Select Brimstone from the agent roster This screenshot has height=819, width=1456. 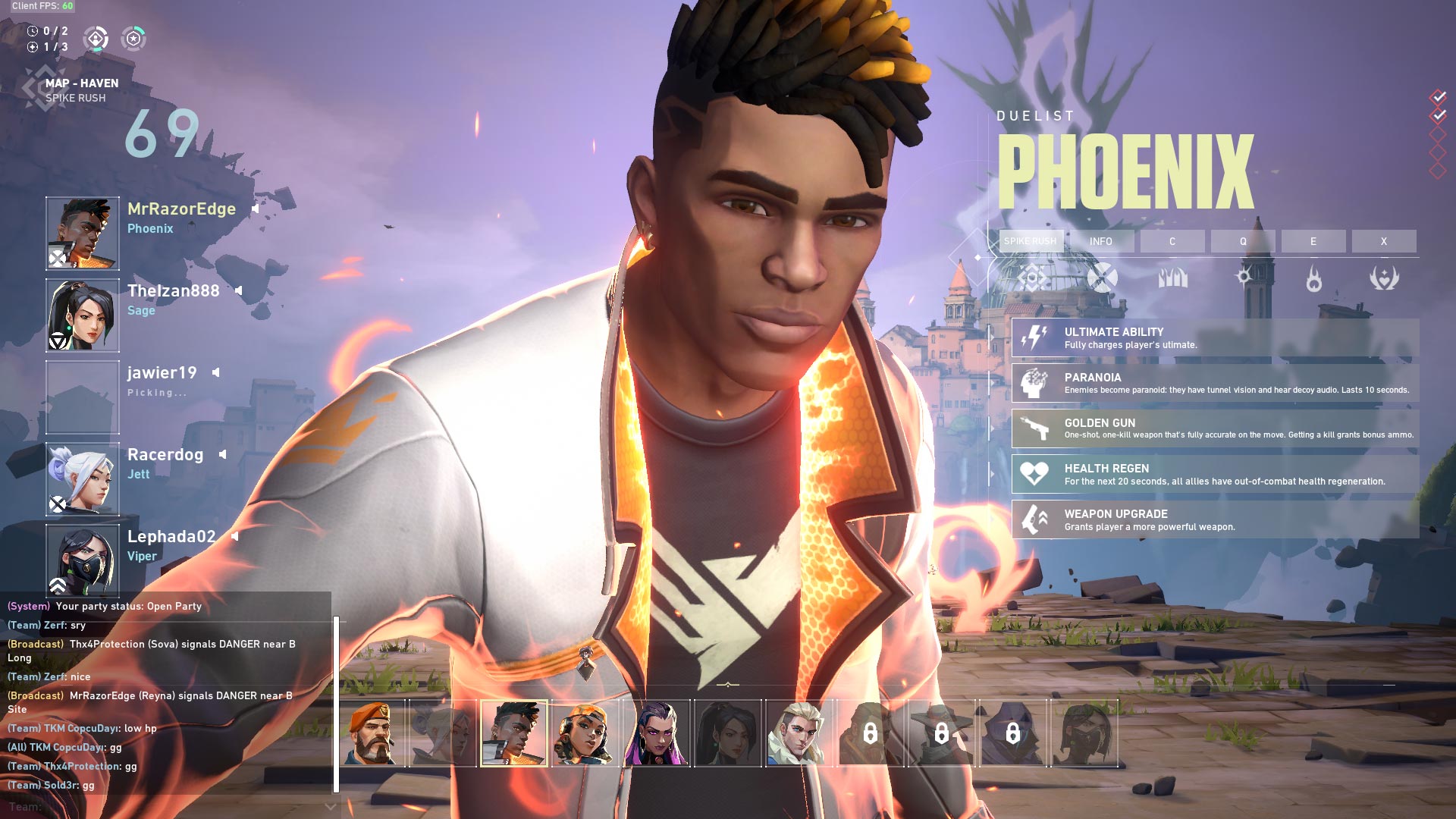point(372,733)
